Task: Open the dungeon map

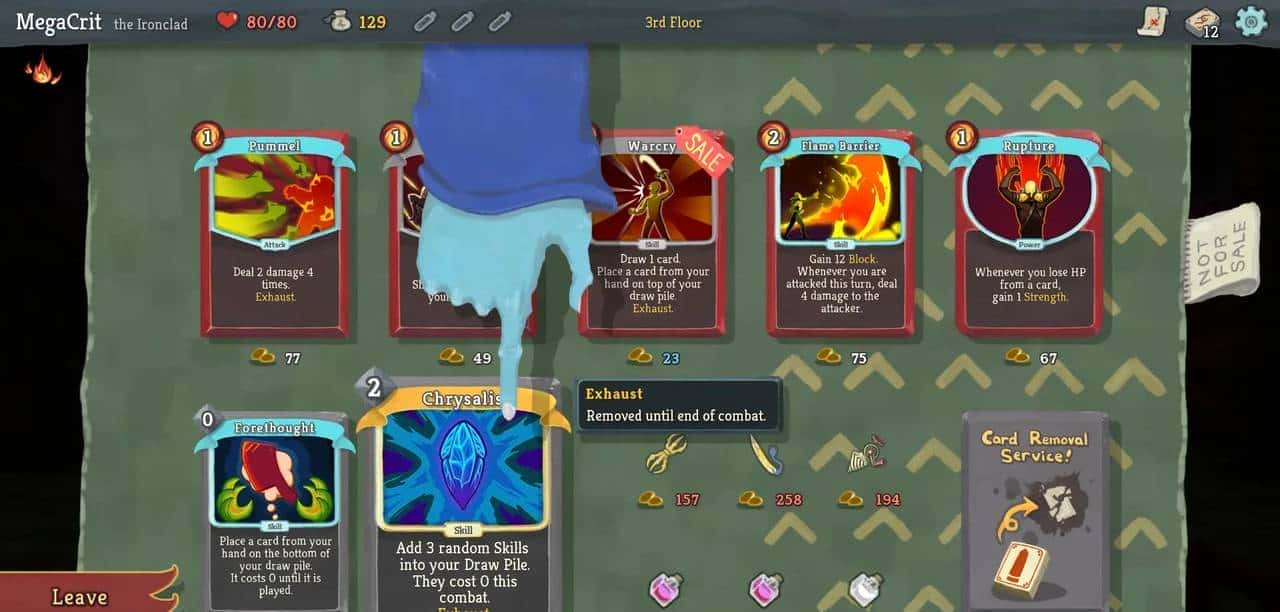Action: pyautogui.click(x=1153, y=21)
